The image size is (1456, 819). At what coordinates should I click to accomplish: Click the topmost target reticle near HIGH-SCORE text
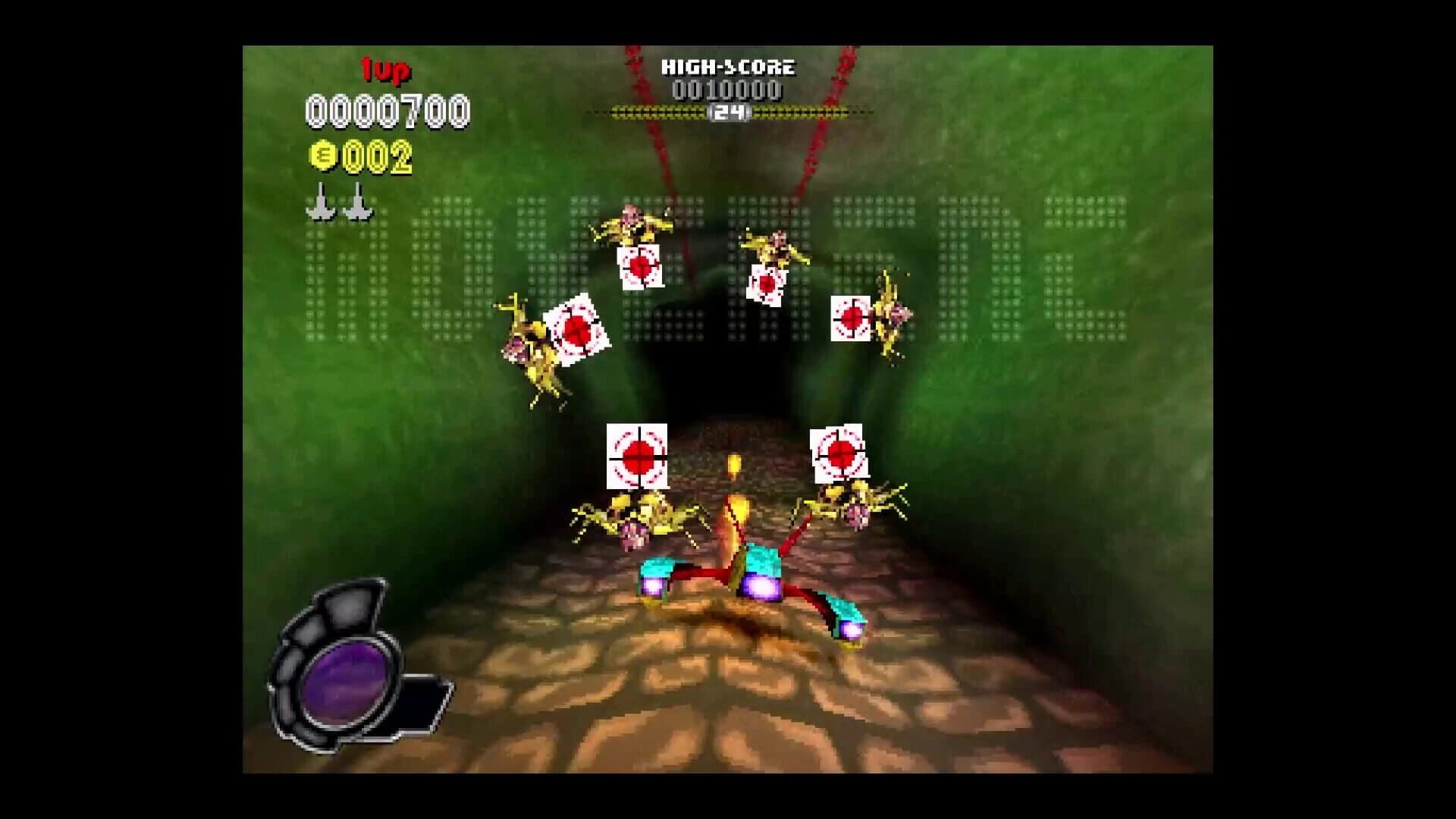pyautogui.click(x=642, y=265)
